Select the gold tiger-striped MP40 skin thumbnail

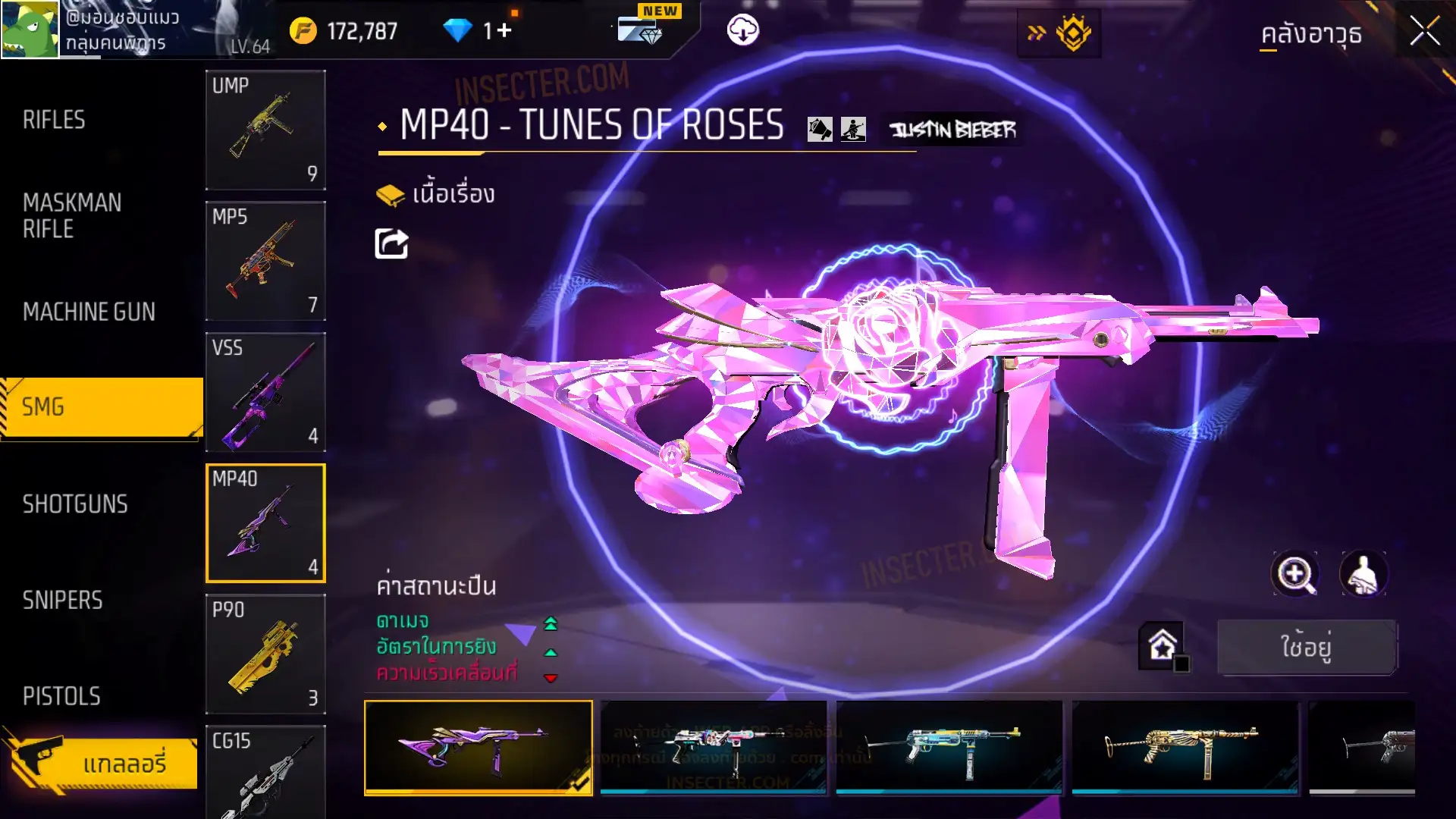1185,747
